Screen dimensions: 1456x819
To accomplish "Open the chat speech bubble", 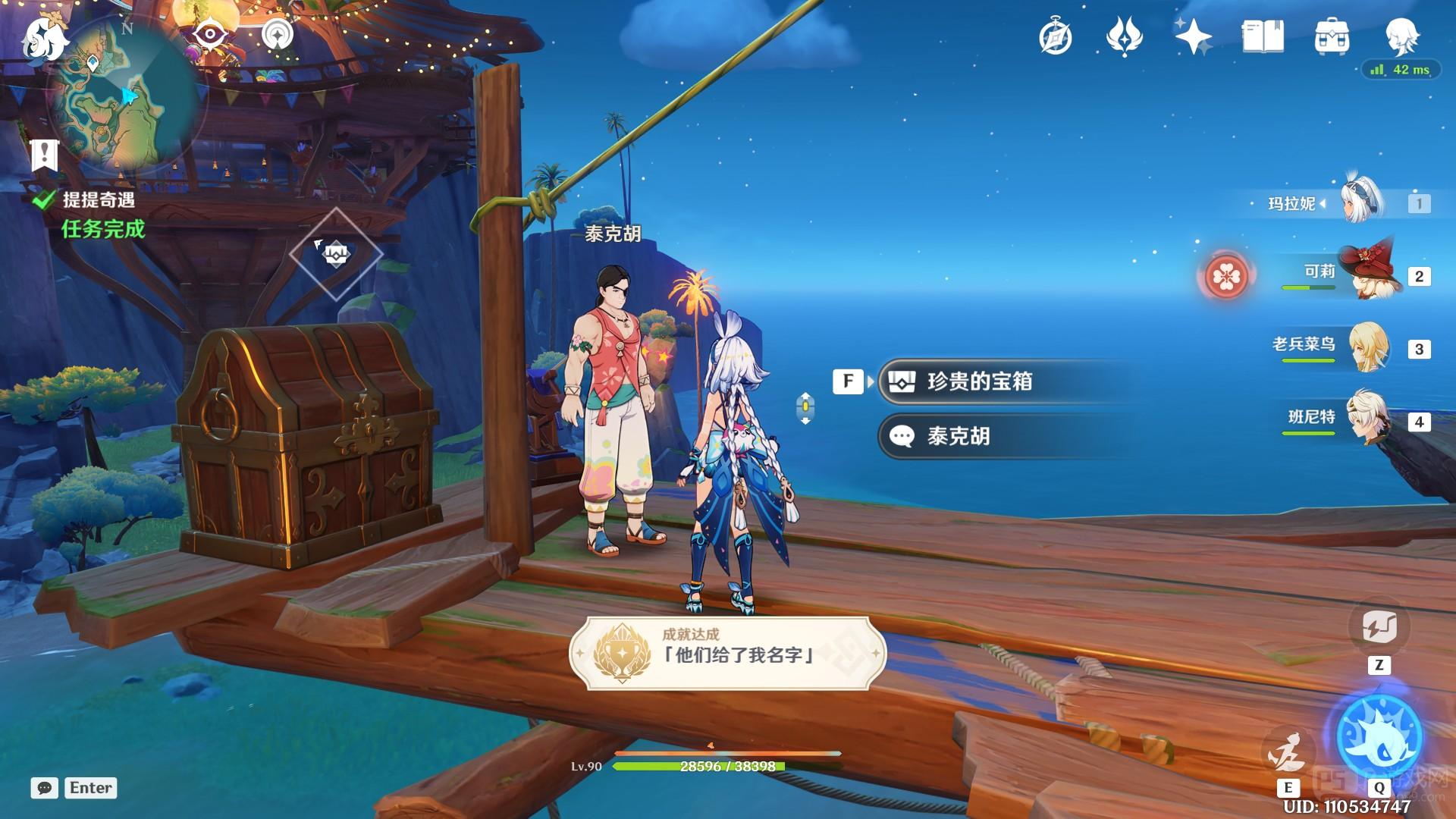I will click(45, 788).
